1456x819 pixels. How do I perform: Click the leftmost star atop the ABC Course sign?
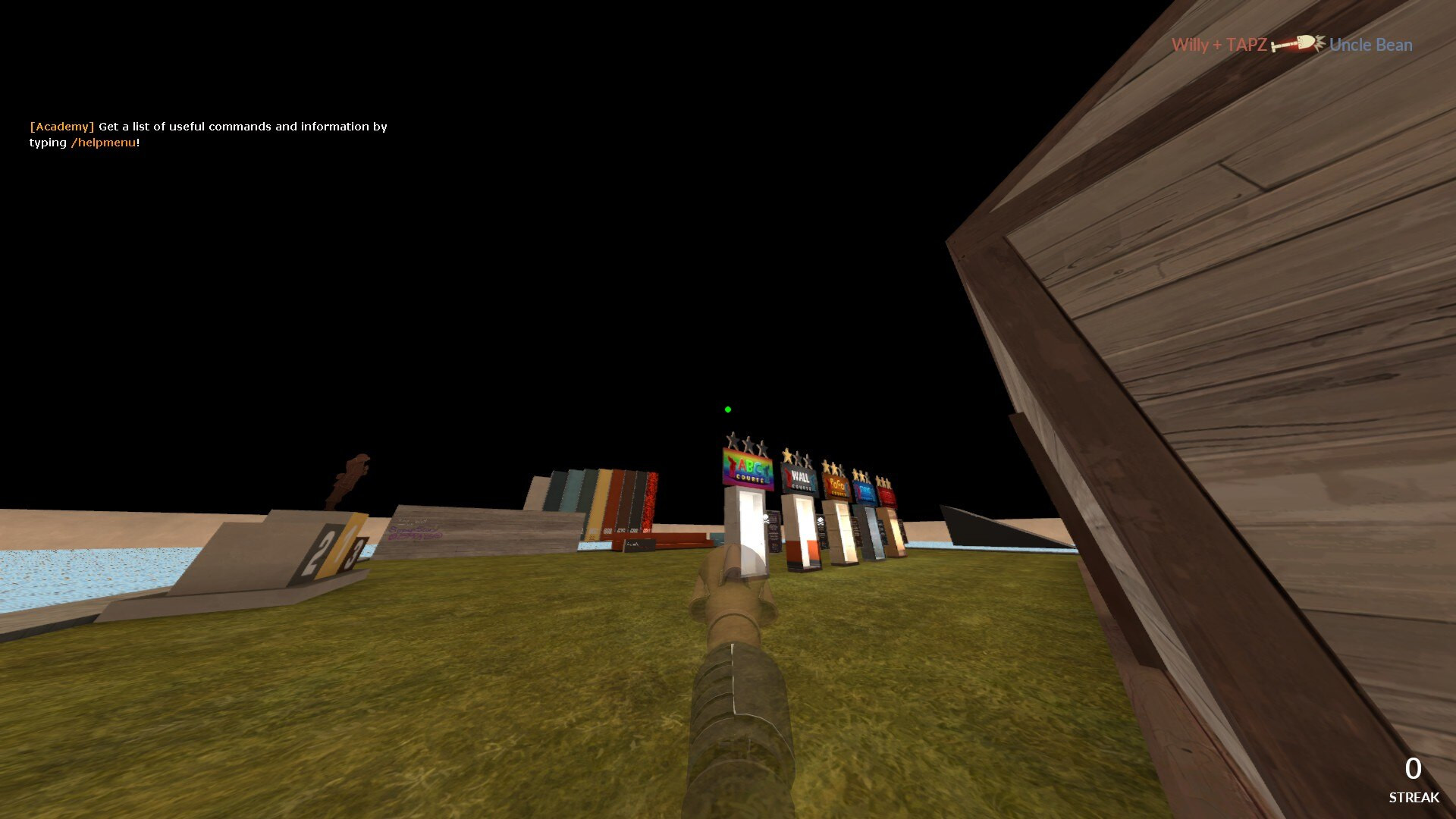pyautogui.click(x=731, y=440)
